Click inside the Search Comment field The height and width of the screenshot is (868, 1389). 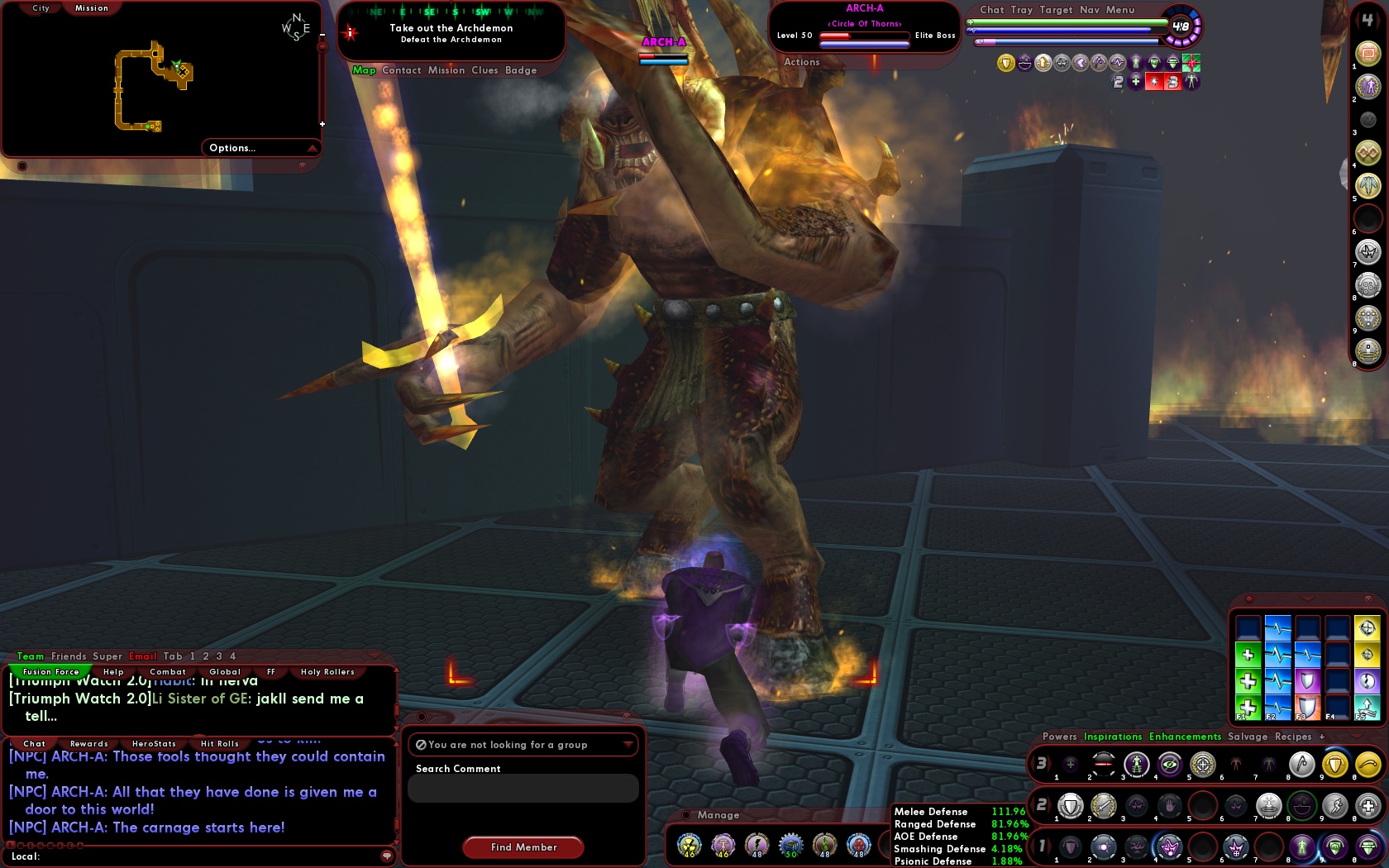tap(523, 788)
